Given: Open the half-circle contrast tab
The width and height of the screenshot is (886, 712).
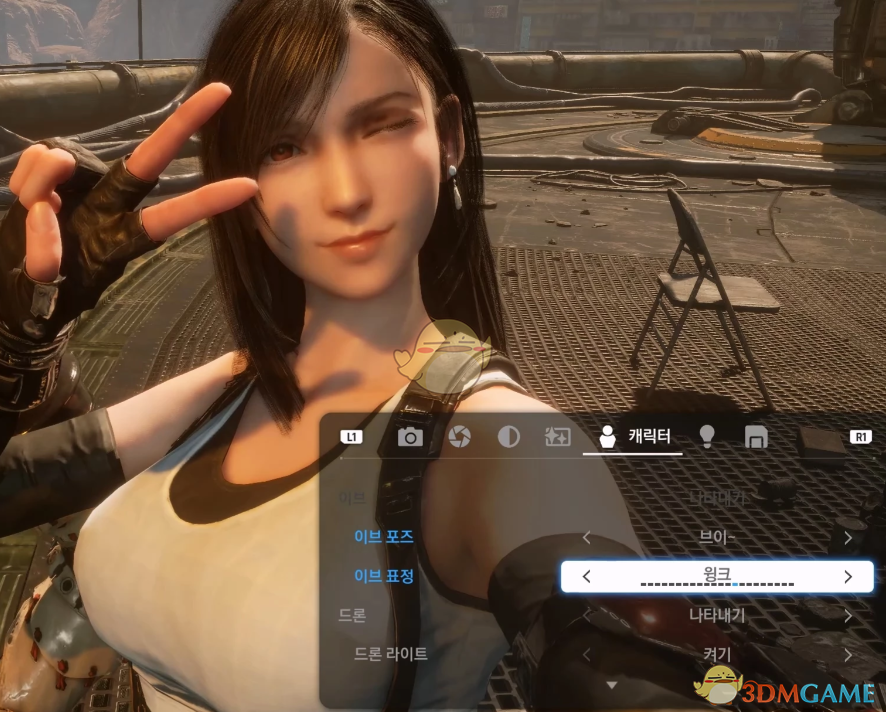Looking at the screenshot, I should pyautogui.click(x=508, y=437).
